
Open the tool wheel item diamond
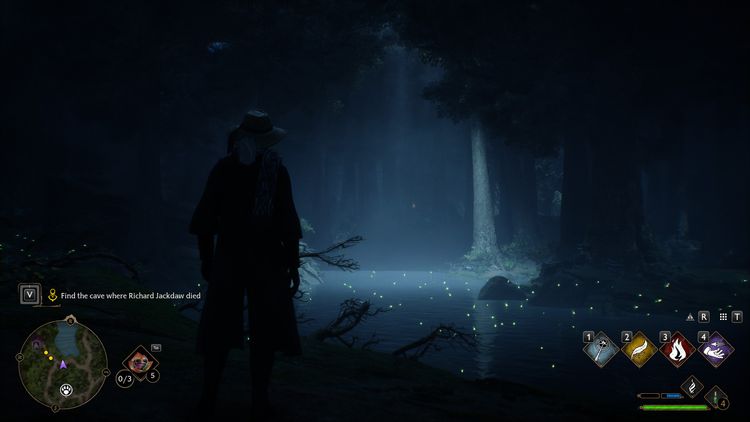coord(140,361)
